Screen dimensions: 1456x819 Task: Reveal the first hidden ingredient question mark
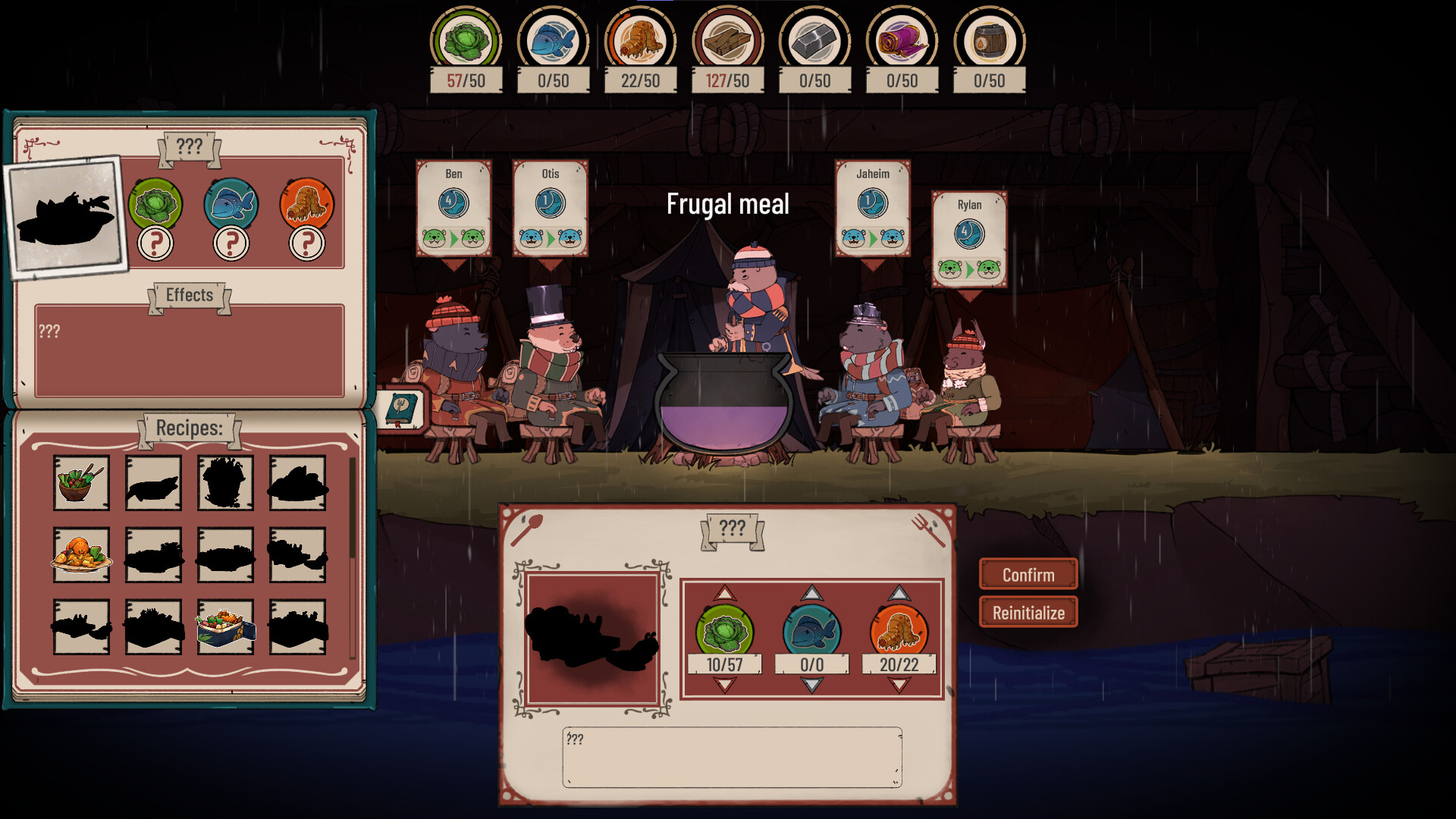(155, 244)
